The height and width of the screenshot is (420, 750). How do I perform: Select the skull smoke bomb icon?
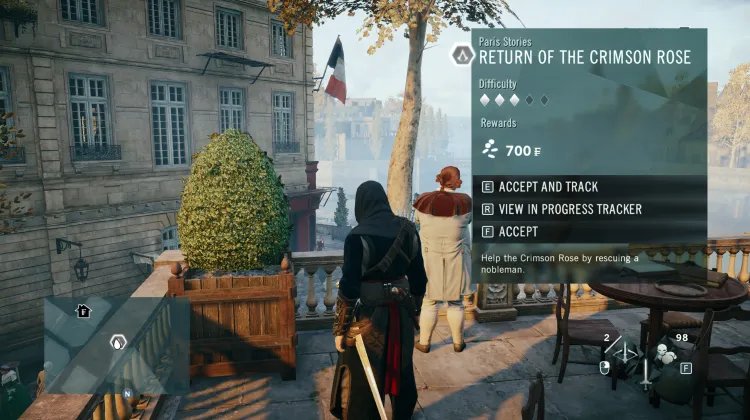[662, 352]
